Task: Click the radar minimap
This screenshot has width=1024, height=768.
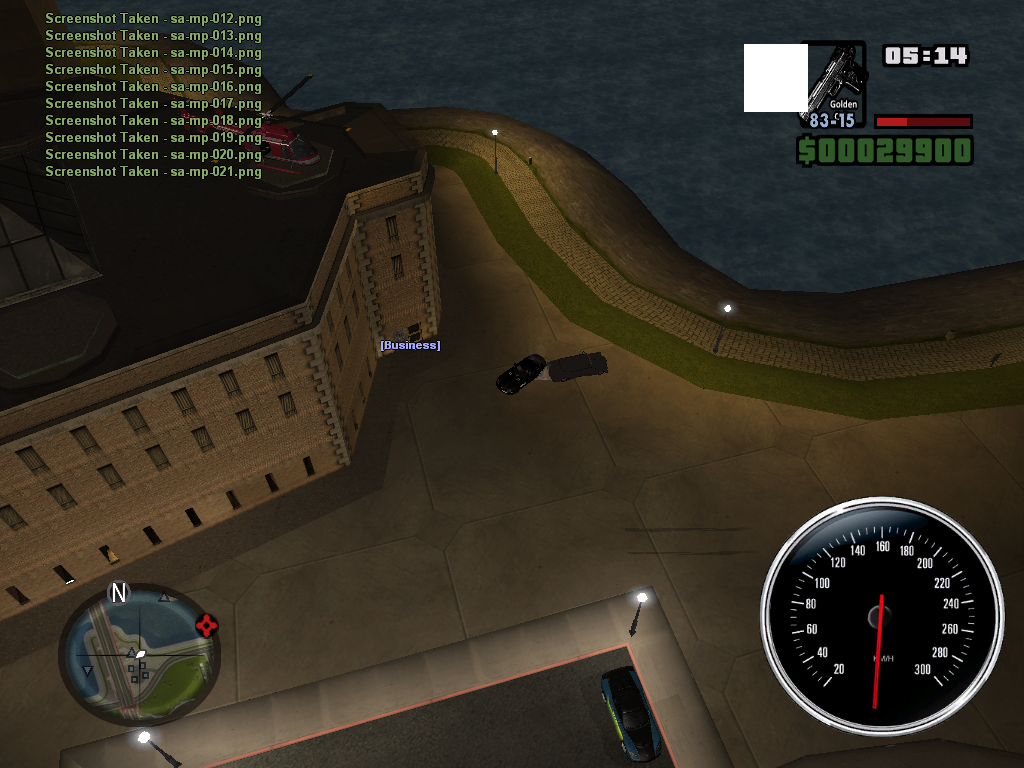Action: click(138, 655)
